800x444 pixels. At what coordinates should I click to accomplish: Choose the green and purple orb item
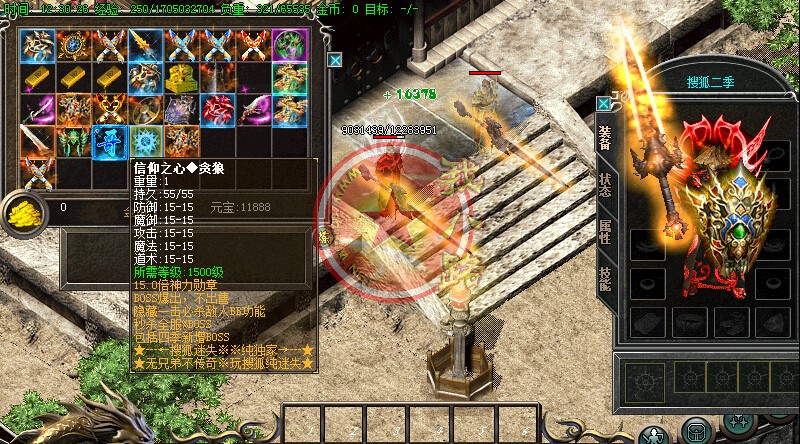click(289, 44)
